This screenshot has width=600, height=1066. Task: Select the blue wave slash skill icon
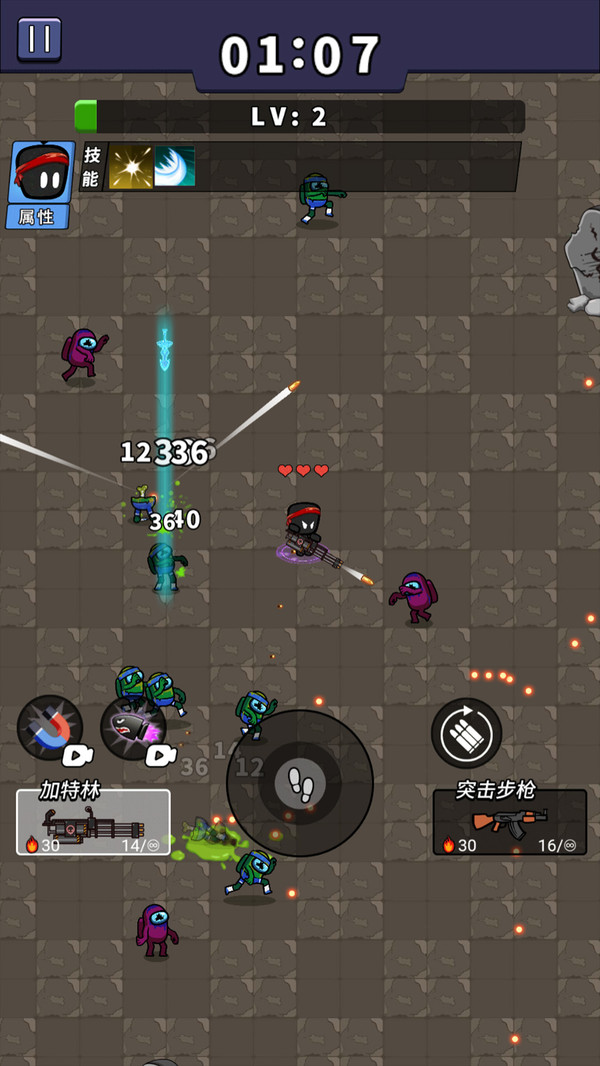coord(174,167)
